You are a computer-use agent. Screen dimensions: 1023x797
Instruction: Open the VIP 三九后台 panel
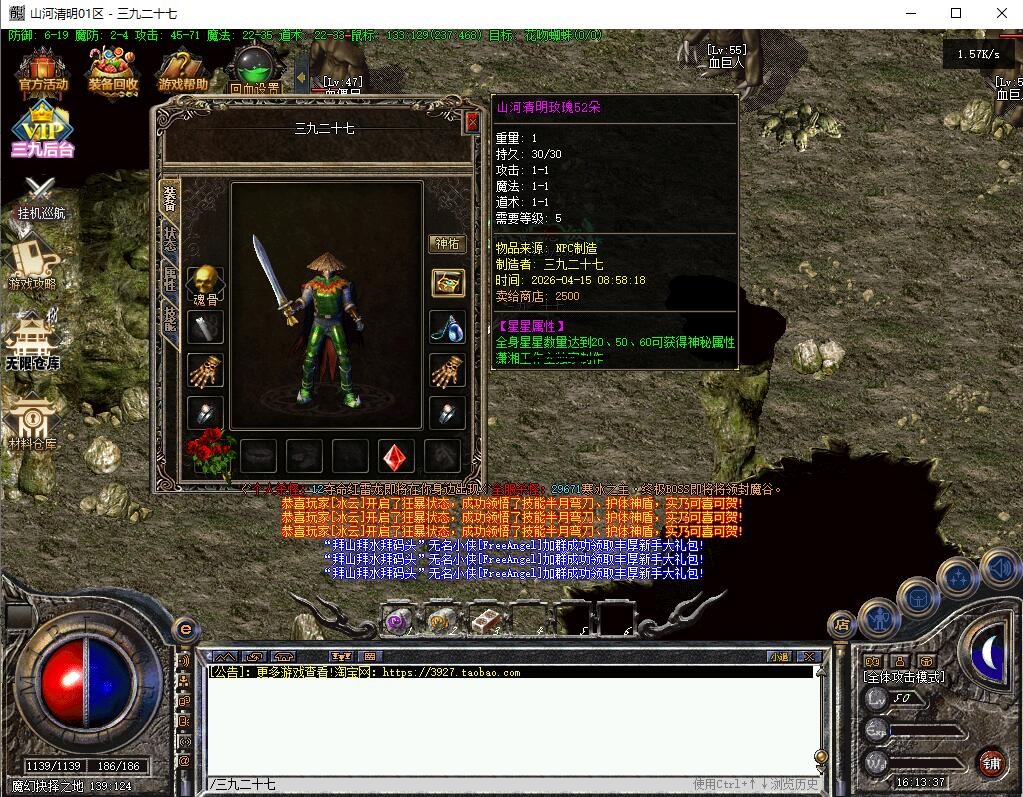point(43,130)
